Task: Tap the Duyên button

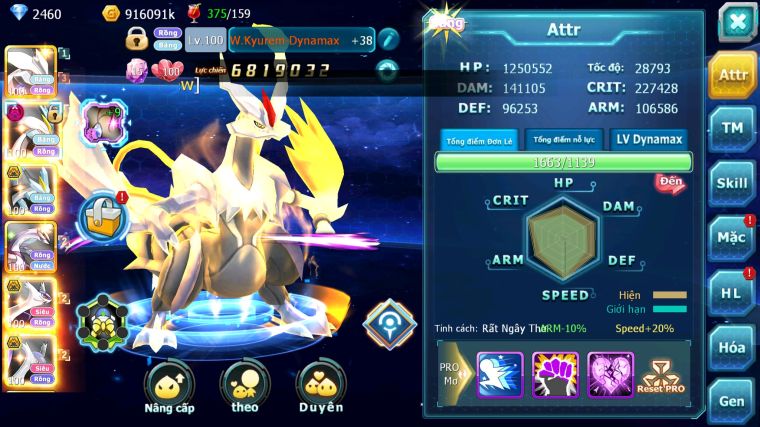Action: click(x=320, y=385)
